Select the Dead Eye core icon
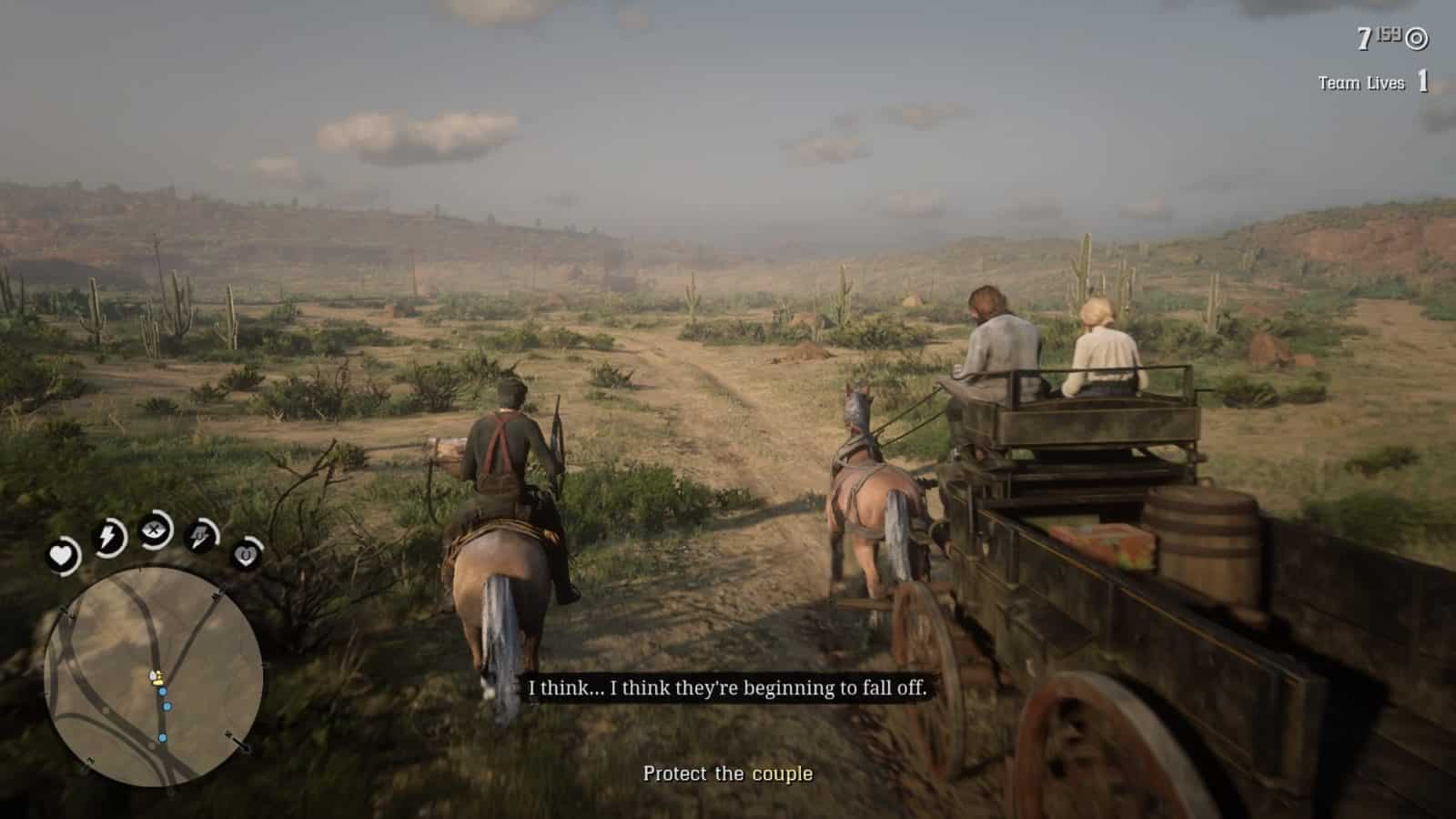This screenshot has height=819, width=1456. (153, 531)
